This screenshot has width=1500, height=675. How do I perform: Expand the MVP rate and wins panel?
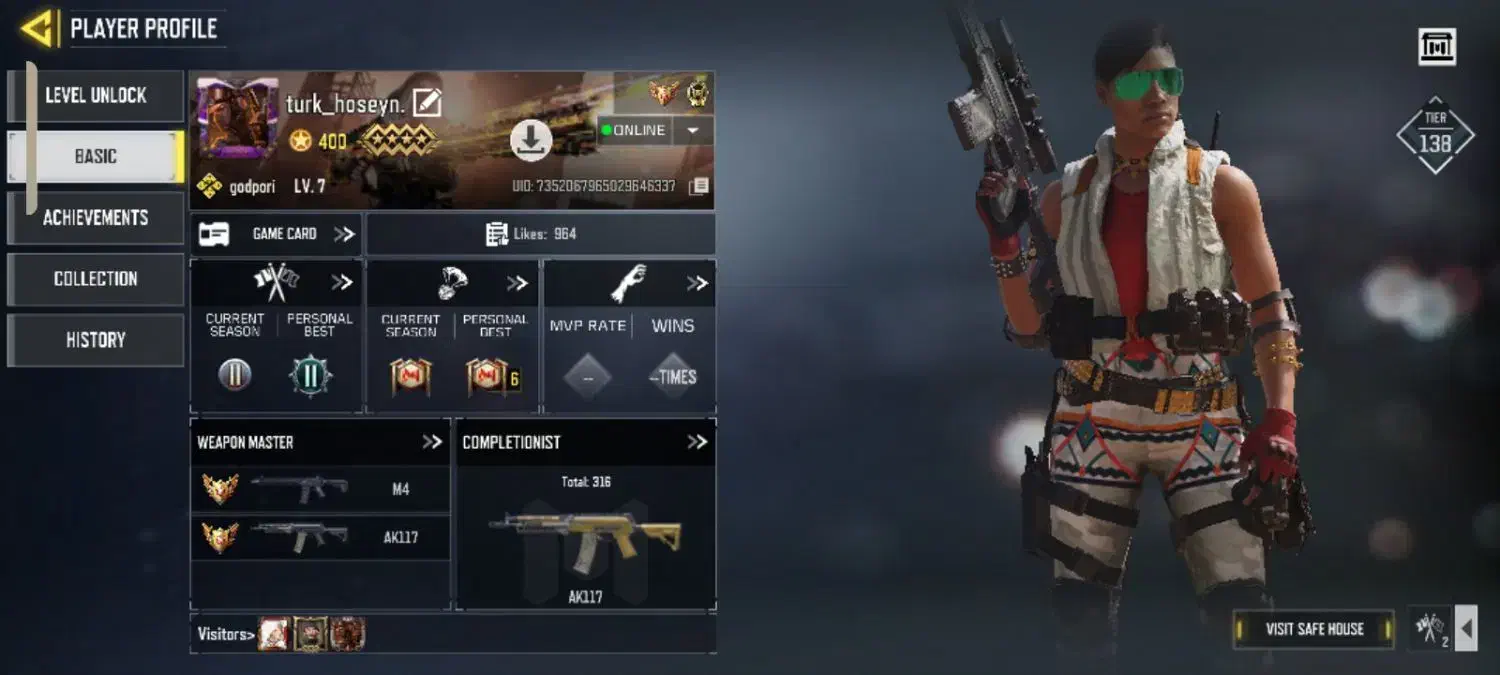(x=697, y=283)
